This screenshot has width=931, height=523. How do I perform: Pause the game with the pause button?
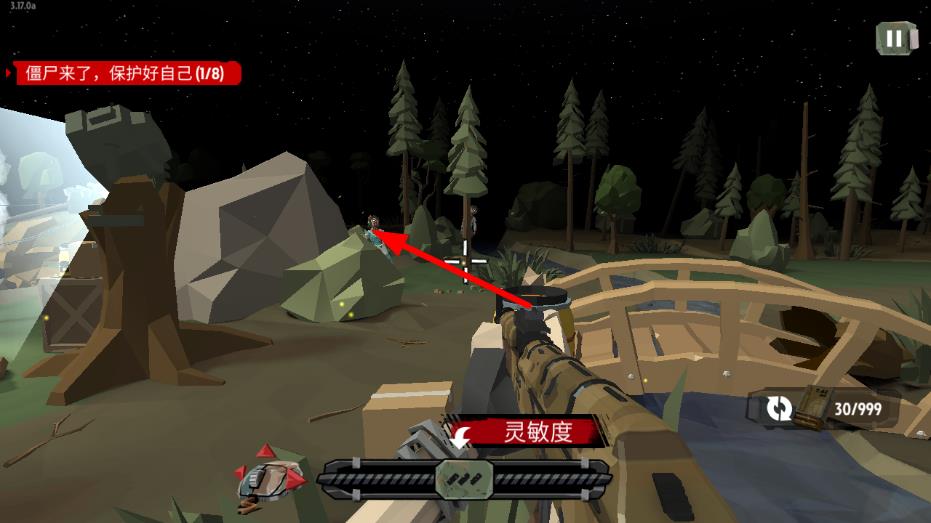[x=894, y=39]
